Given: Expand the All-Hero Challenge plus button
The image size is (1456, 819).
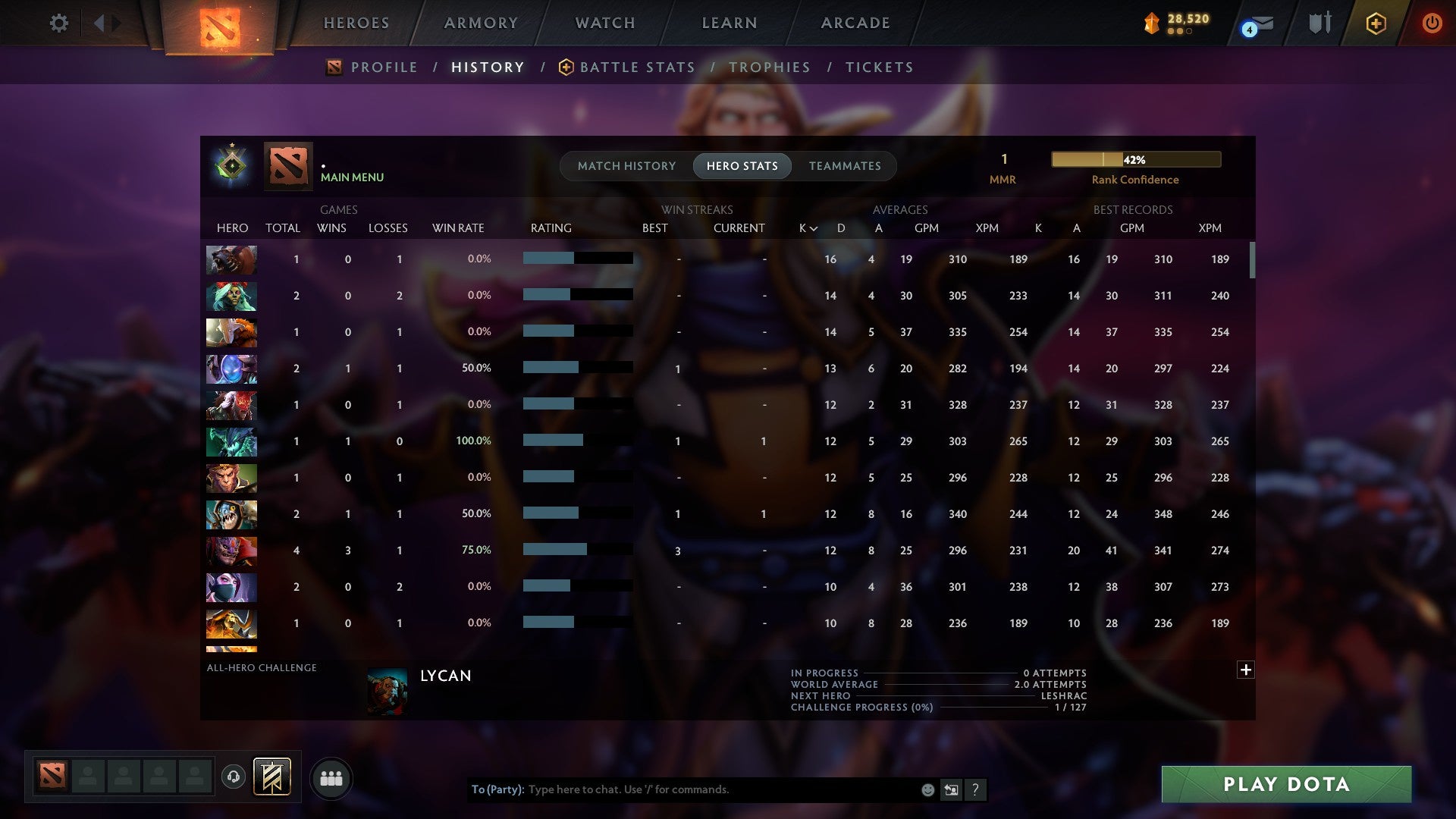Looking at the screenshot, I should pyautogui.click(x=1246, y=670).
